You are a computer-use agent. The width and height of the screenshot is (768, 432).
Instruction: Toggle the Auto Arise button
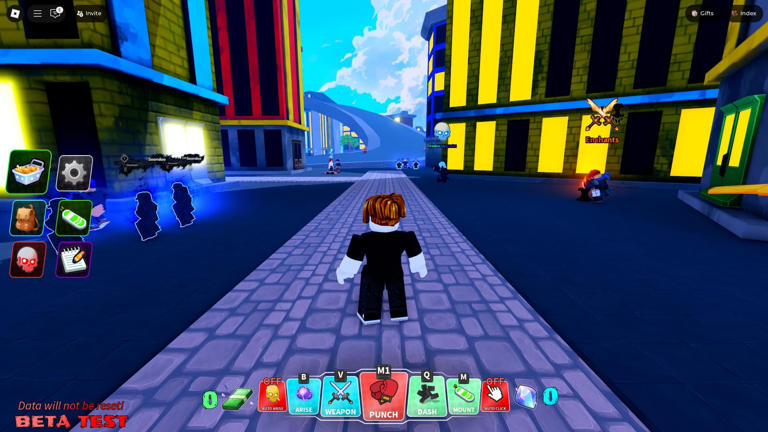point(272,397)
